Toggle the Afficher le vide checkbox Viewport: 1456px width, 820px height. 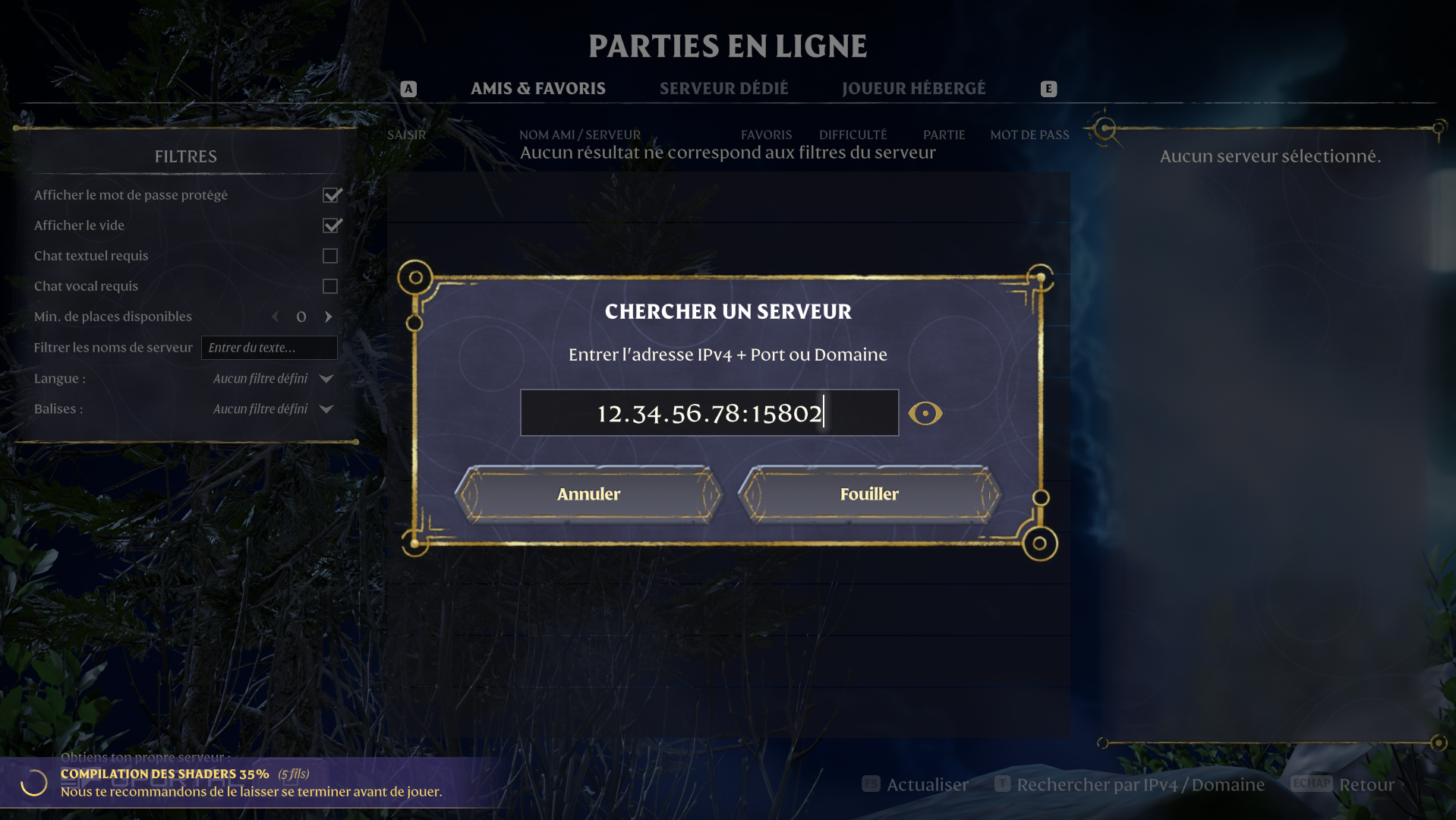click(x=331, y=225)
